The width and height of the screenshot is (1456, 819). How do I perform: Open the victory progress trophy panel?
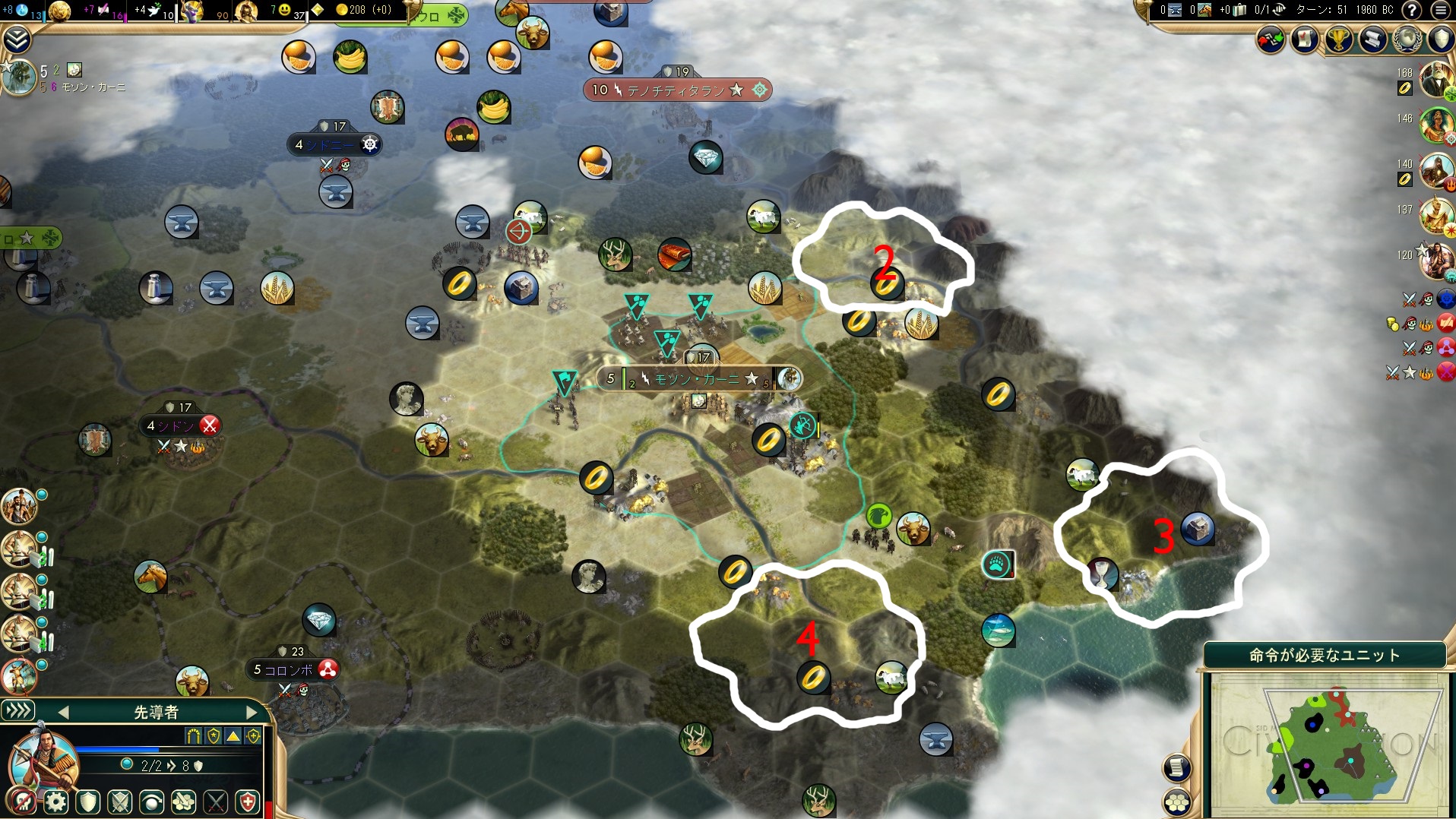(x=1339, y=40)
